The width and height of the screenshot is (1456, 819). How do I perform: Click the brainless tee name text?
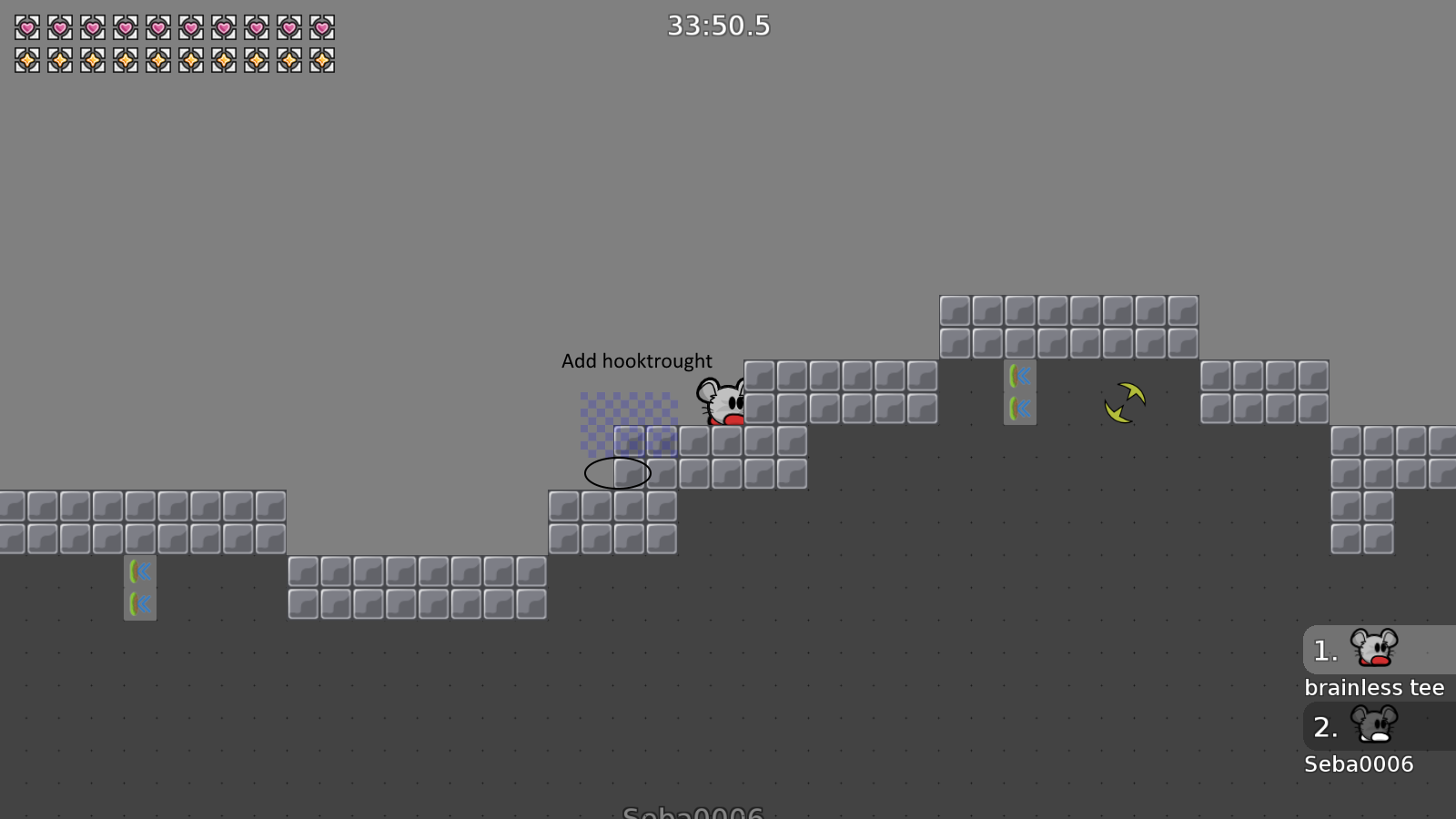(x=1375, y=687)
